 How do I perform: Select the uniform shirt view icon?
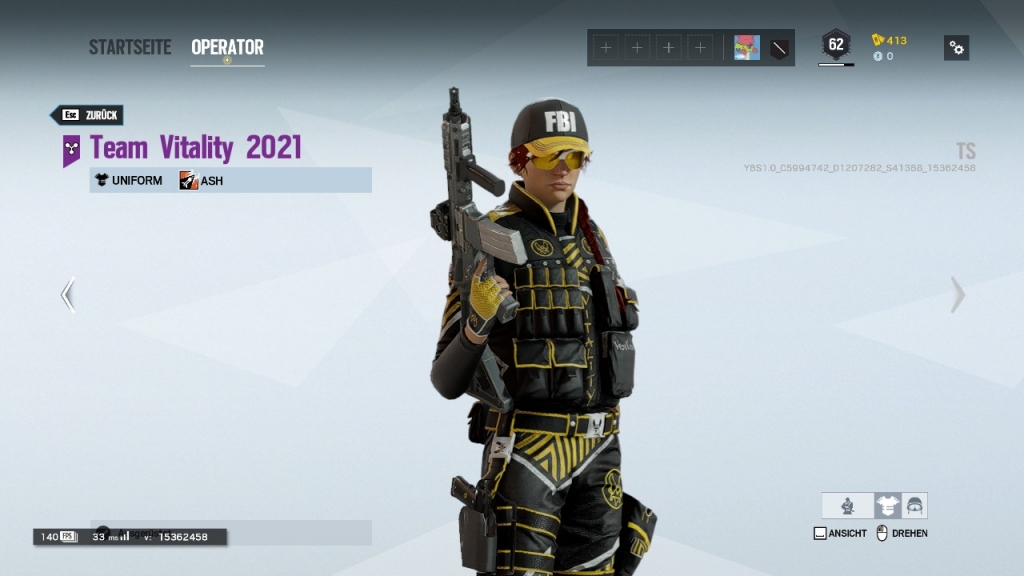click(x=887, y=506)
